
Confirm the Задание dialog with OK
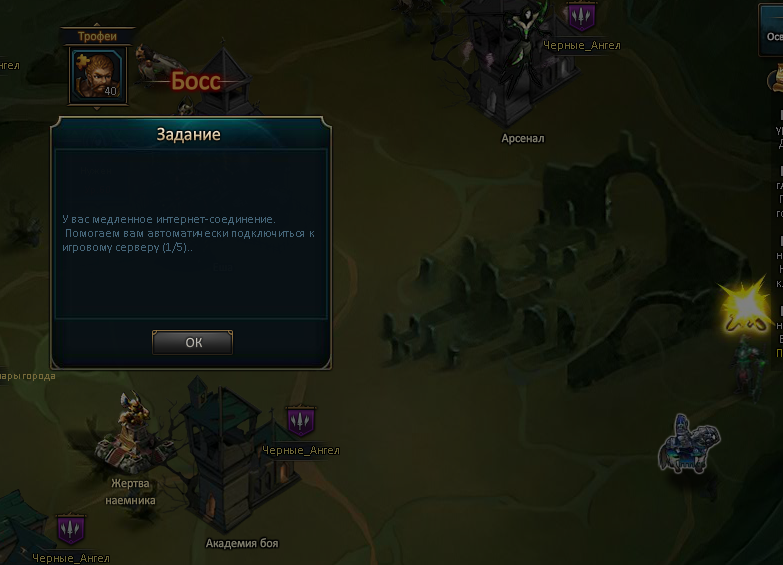(x=193, y=342)
